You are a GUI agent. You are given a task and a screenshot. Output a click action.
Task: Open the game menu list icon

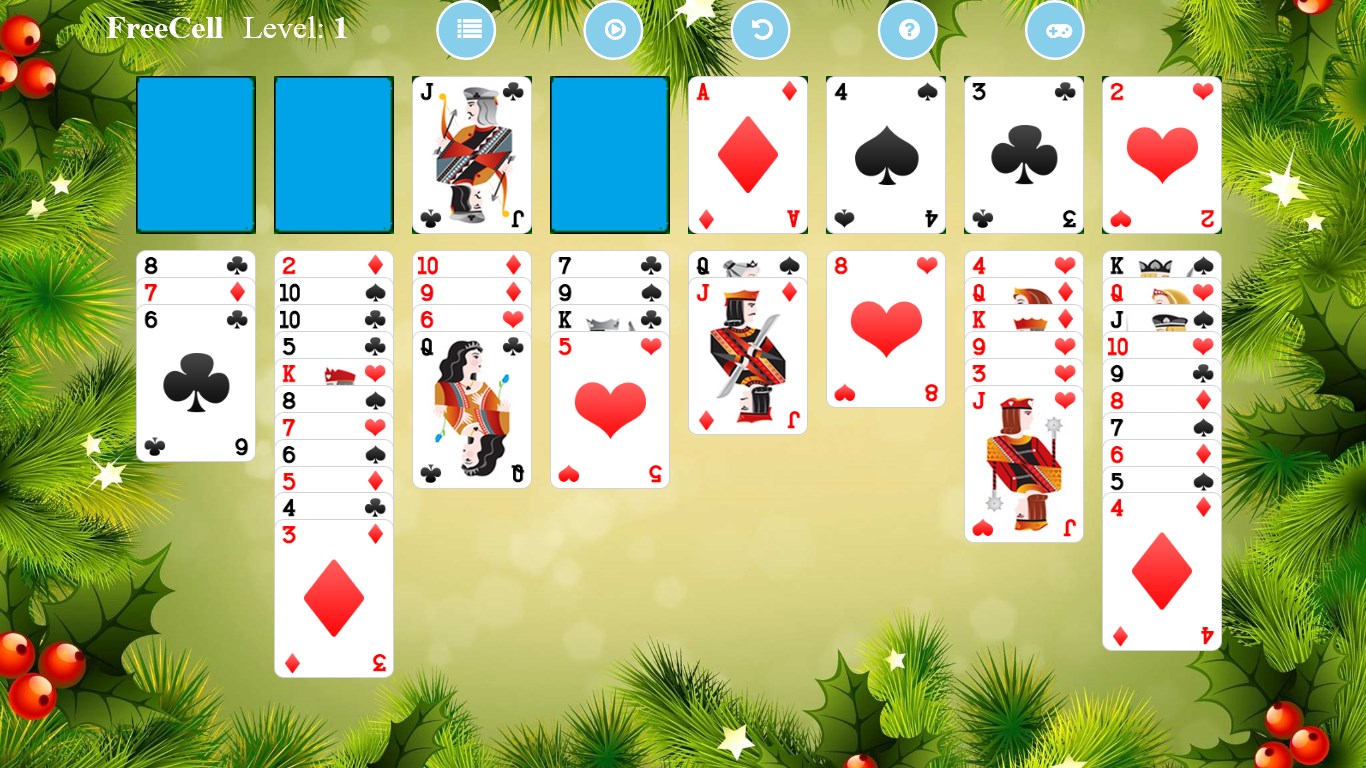(x=466, y=30)
